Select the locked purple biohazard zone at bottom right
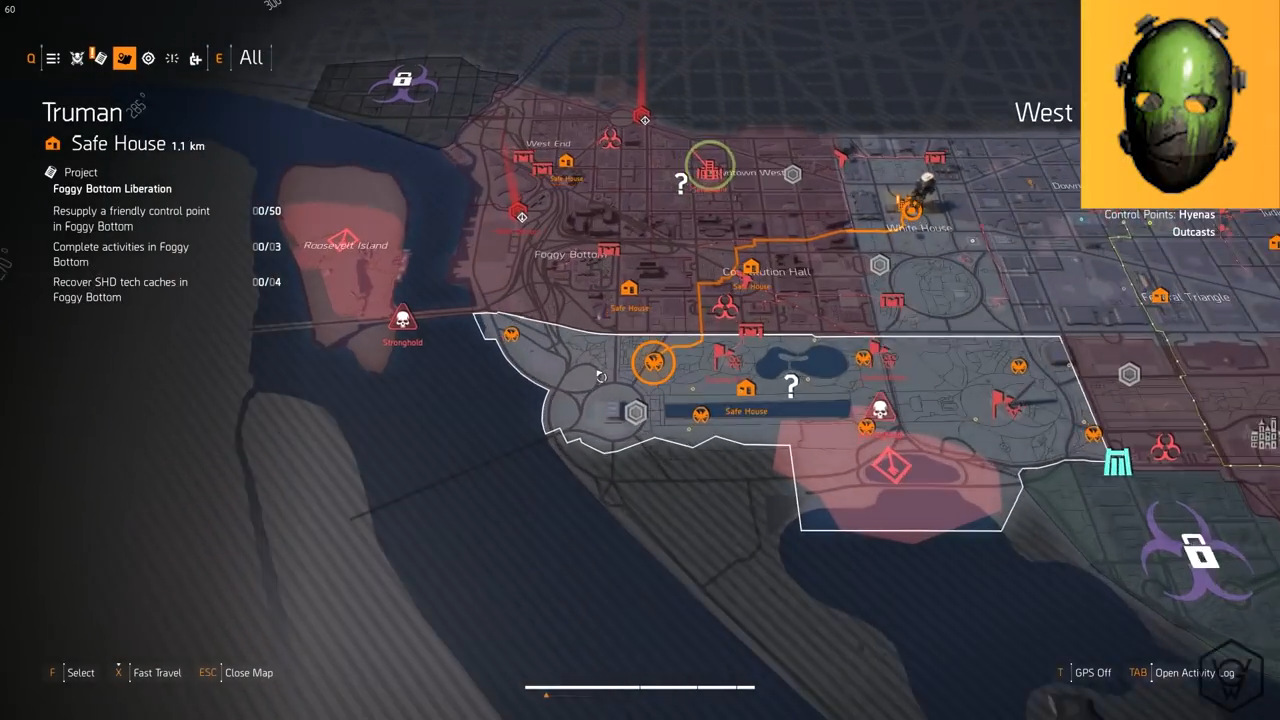The width and height of the screenshot is (1280, 720). pos(1197,552)
